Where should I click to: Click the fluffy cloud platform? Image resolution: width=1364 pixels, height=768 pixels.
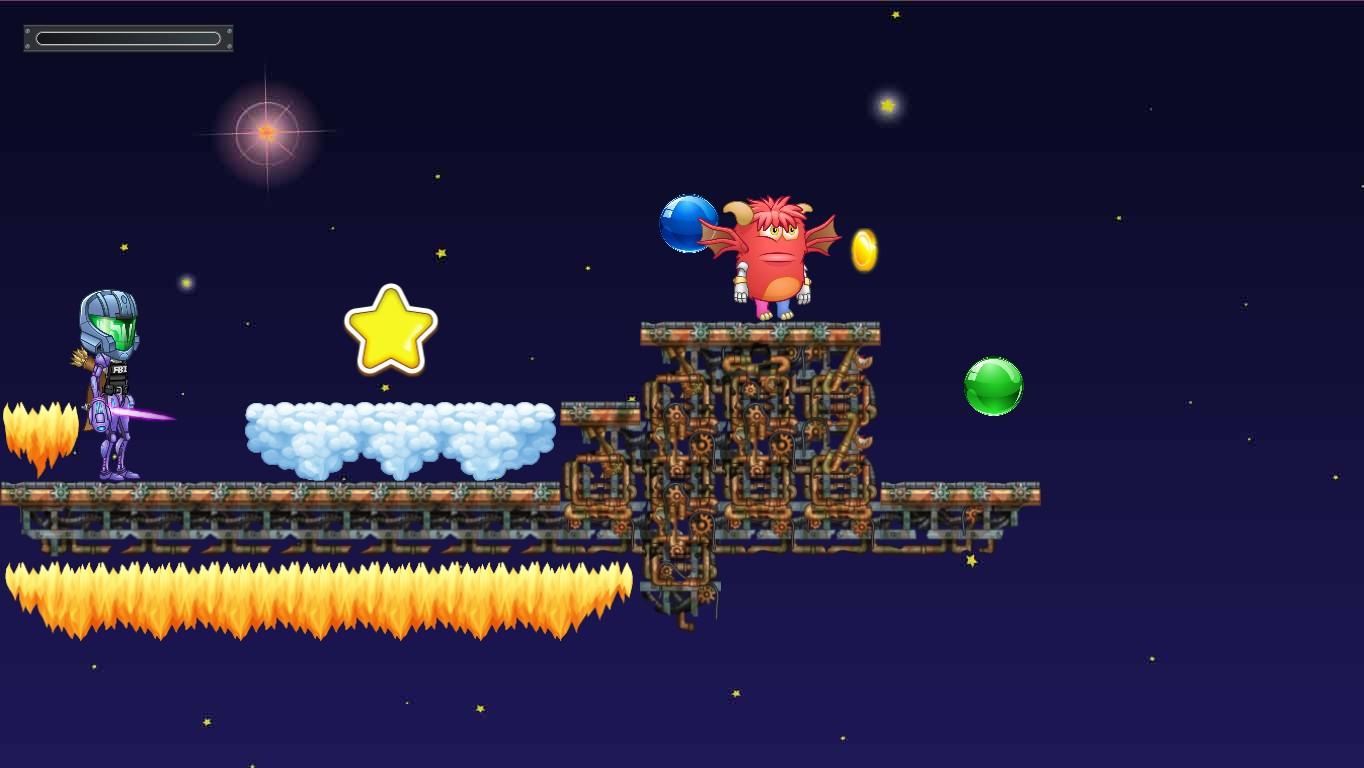400,435
